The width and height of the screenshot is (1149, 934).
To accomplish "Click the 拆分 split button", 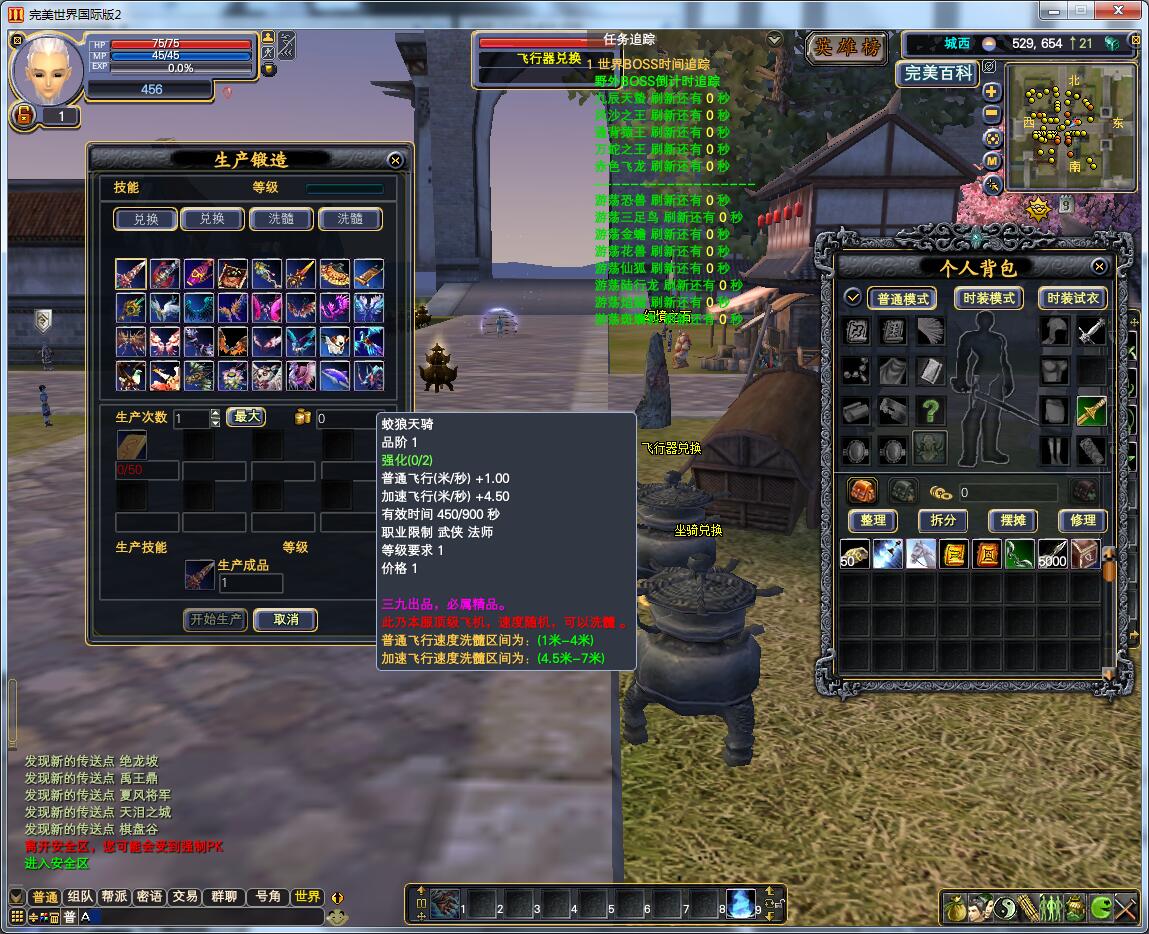I will click(943, 521).
